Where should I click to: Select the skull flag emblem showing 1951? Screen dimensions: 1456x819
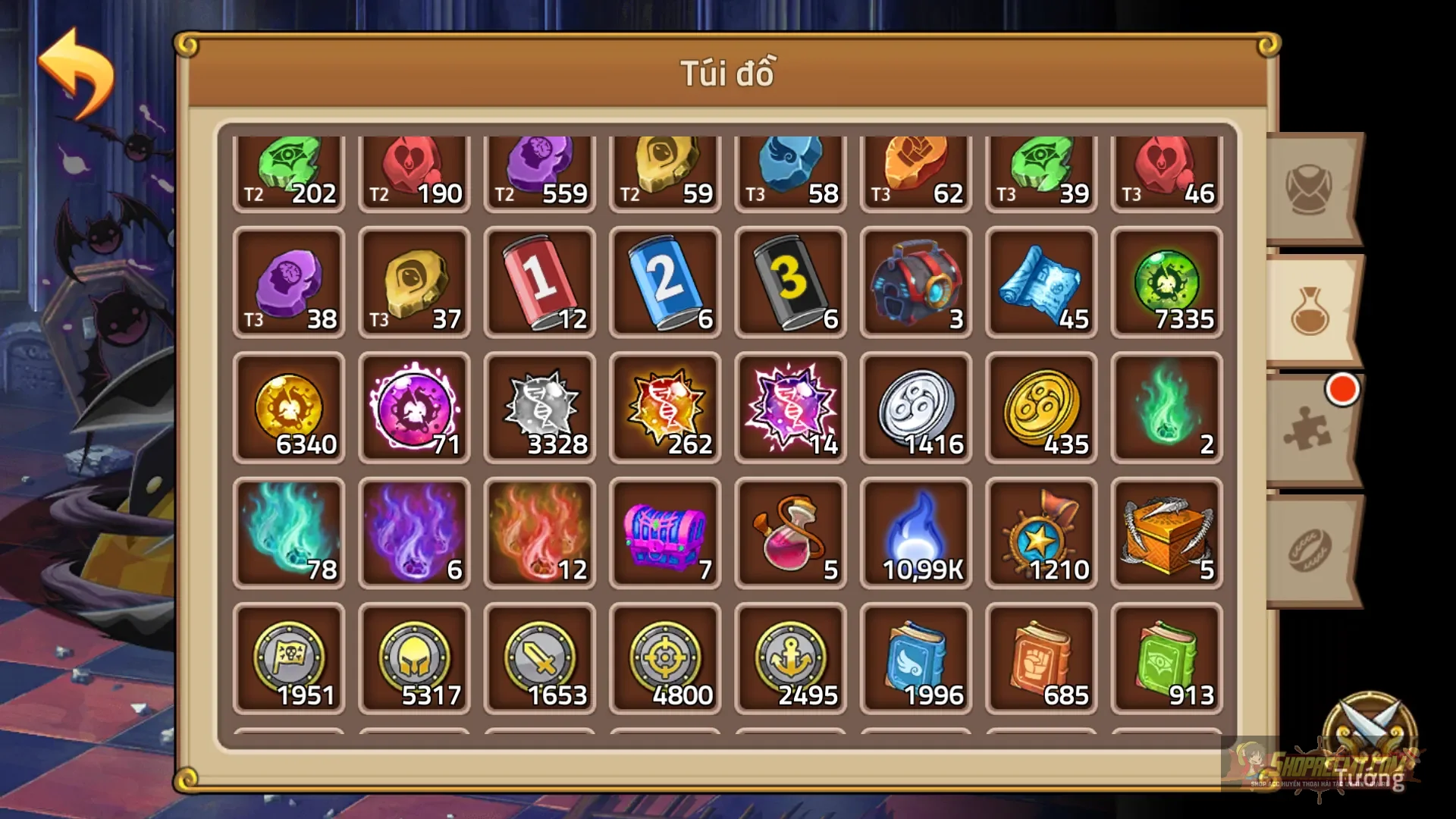290,656
